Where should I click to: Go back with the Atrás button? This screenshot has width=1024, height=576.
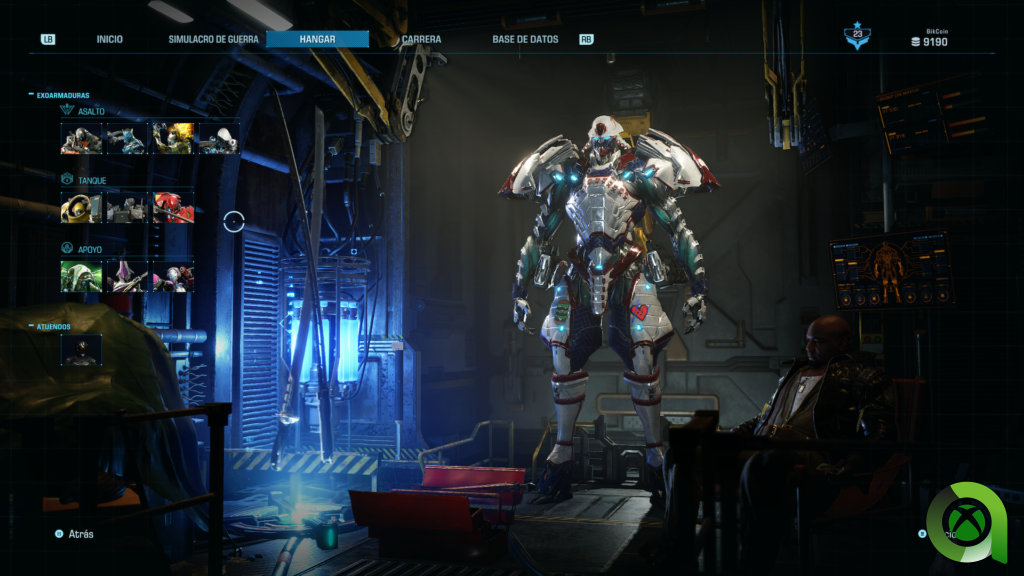point(76,534)
